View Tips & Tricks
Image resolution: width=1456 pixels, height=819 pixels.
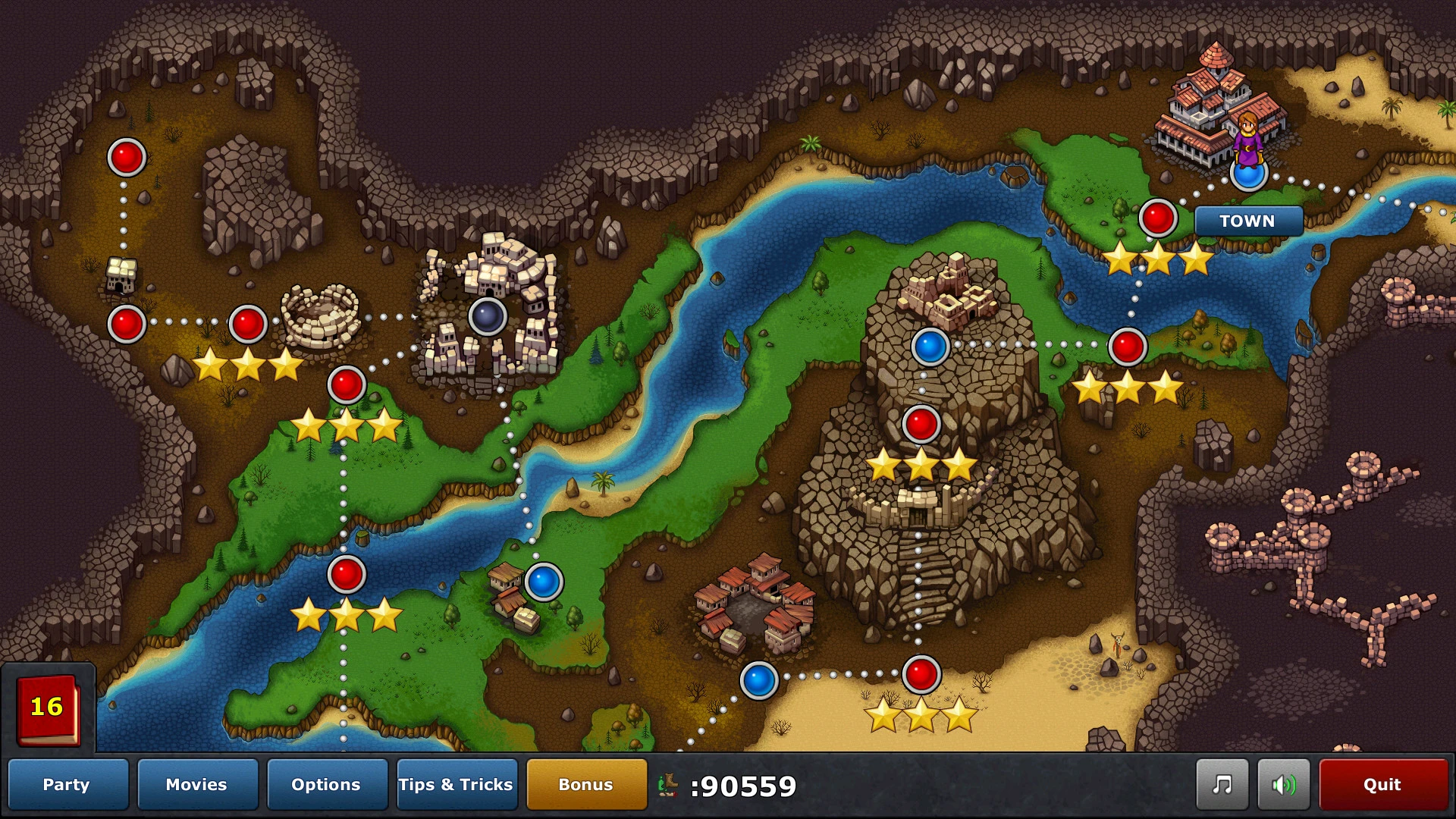click(x=457, y=785)
